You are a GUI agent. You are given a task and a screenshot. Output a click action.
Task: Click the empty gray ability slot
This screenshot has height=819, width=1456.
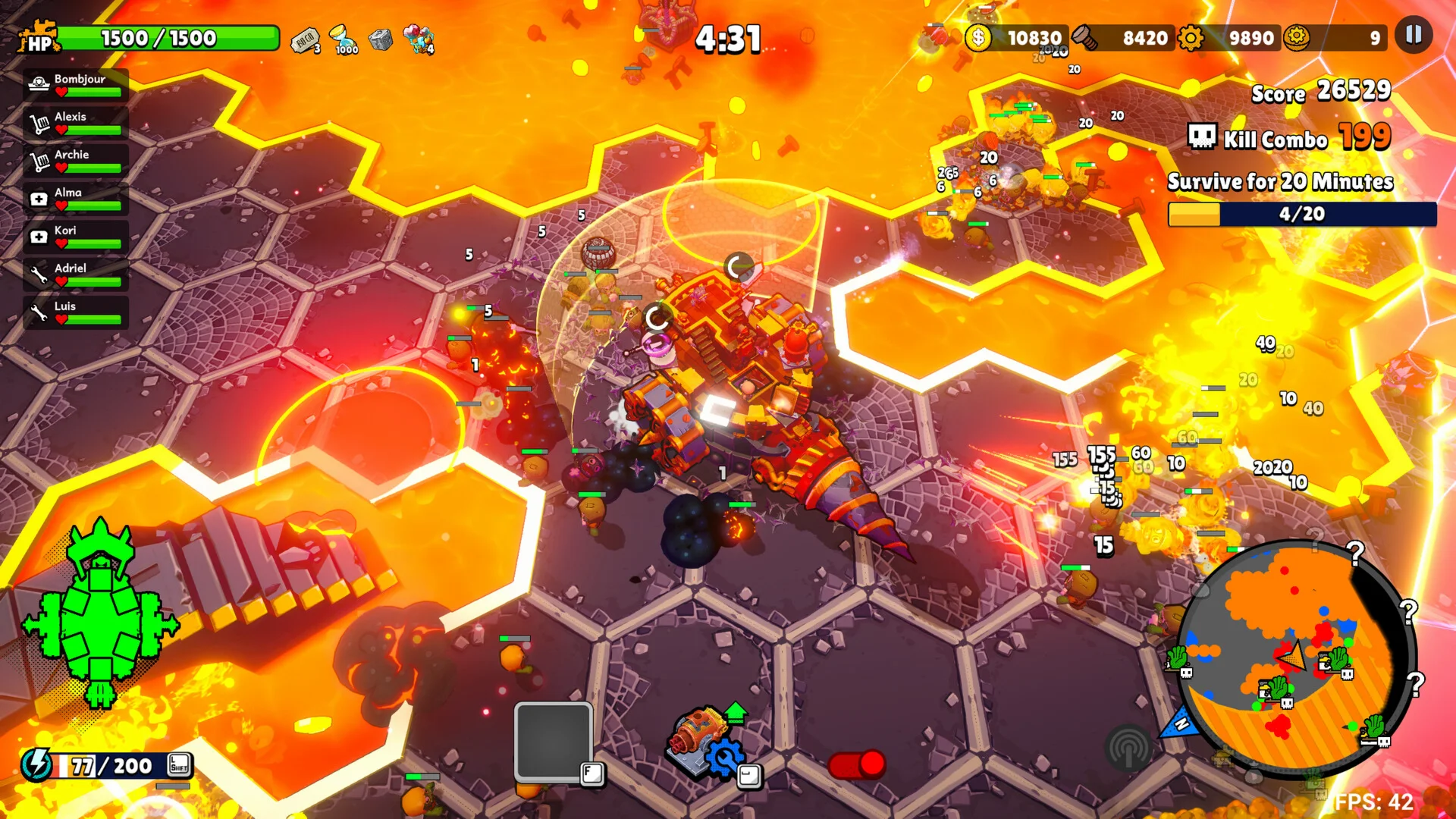point(553,740)
